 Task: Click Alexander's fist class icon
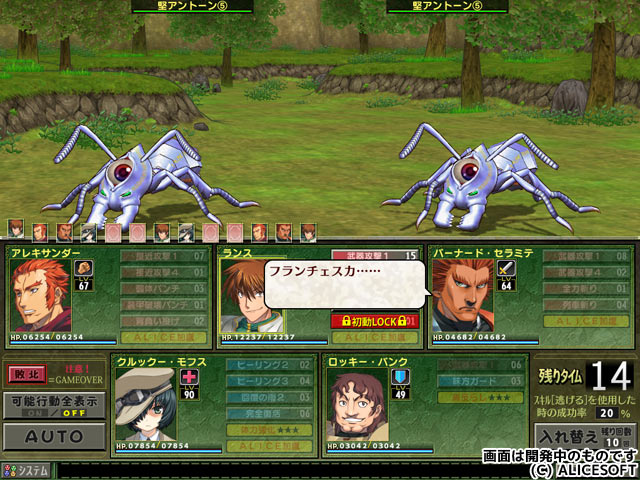84,268
